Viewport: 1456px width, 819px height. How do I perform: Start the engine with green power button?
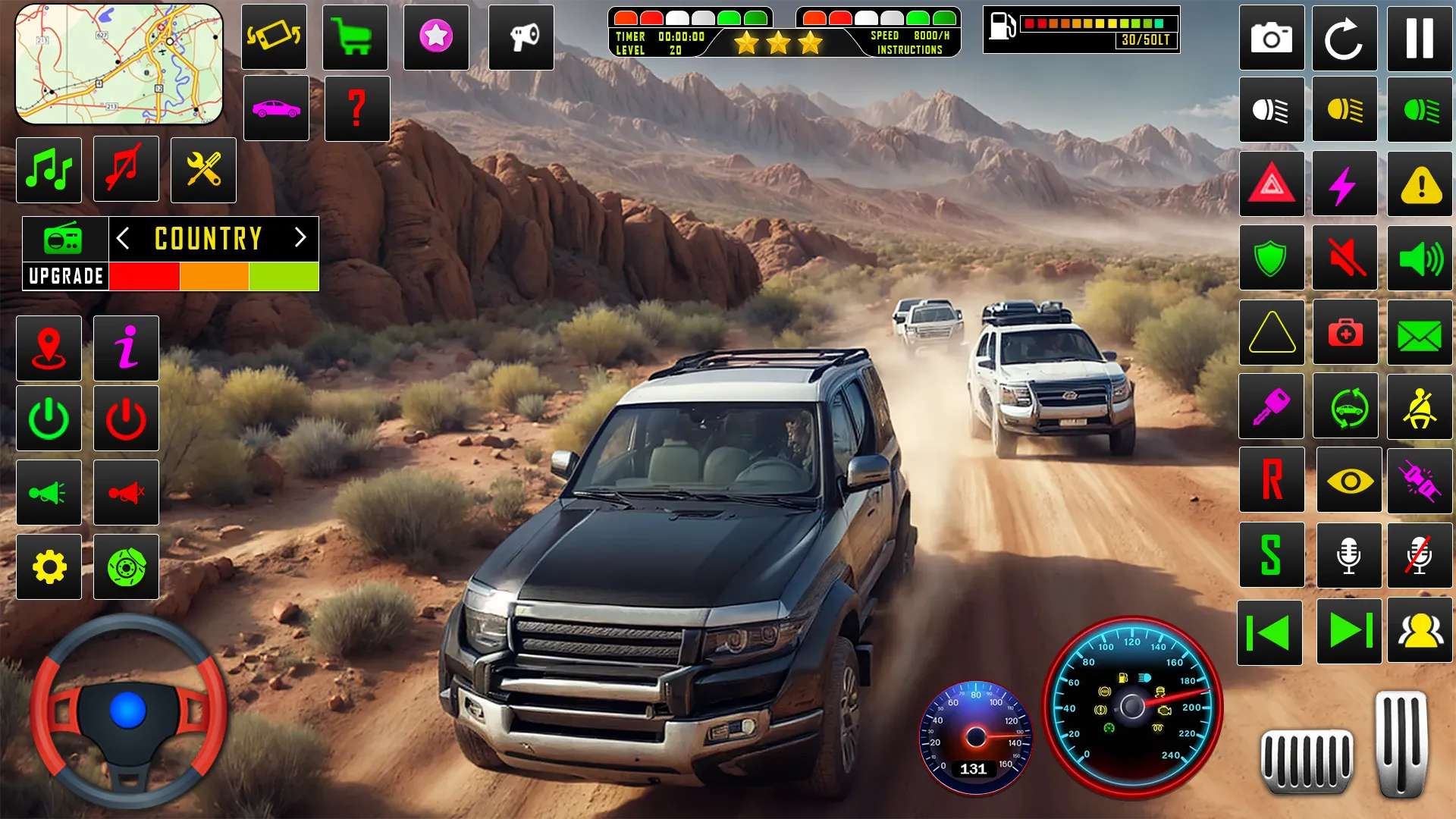pos(49,419)
